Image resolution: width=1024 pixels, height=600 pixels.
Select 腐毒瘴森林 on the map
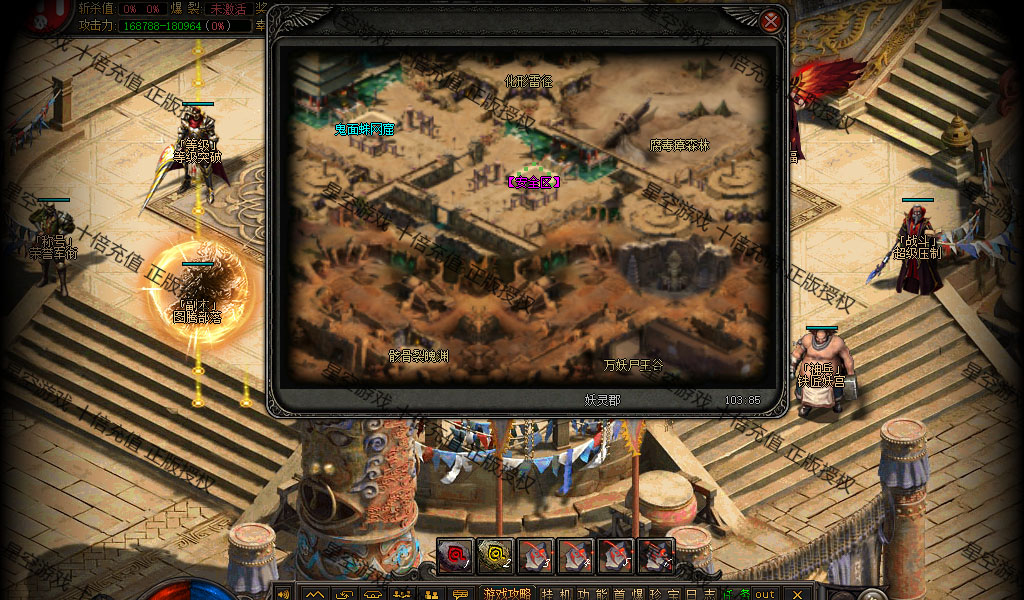point(679,146)
